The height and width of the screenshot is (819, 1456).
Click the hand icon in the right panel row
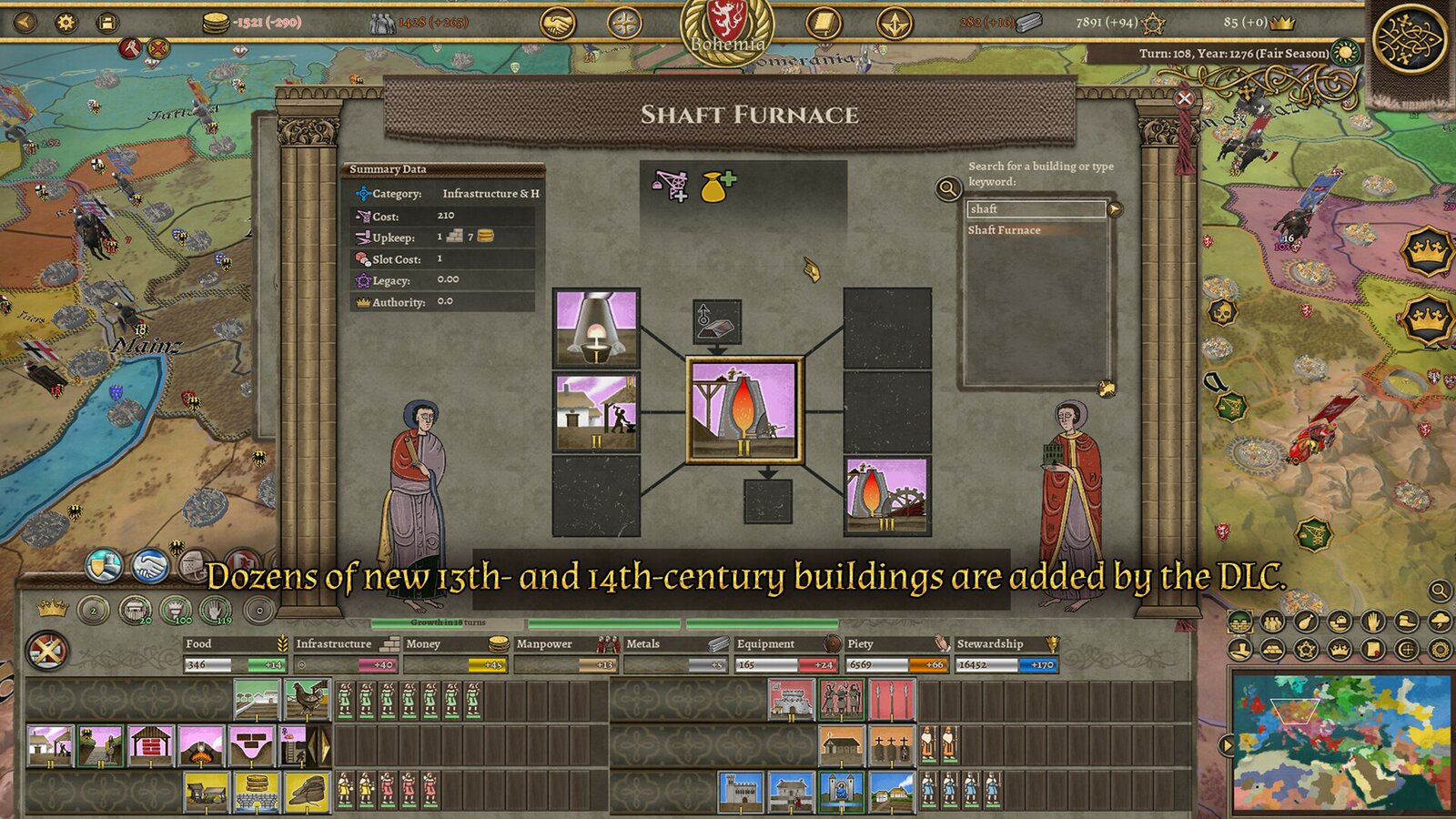(x=1371, y=622)
